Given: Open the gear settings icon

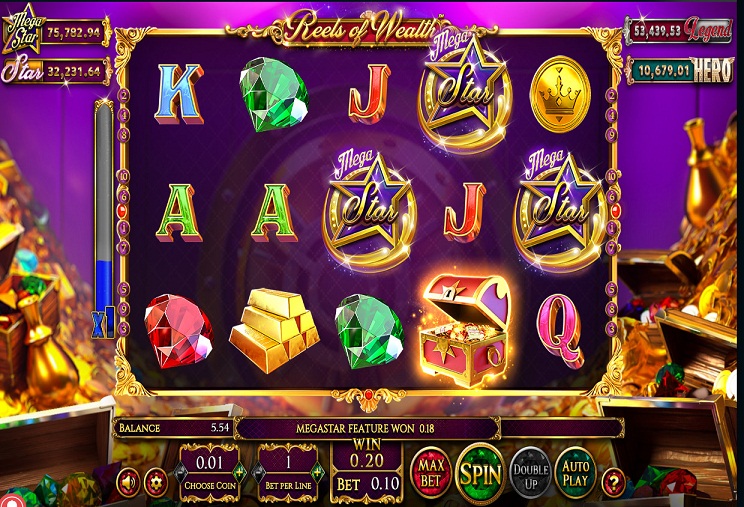Looking at the screenshot, I should click(155, 482).
